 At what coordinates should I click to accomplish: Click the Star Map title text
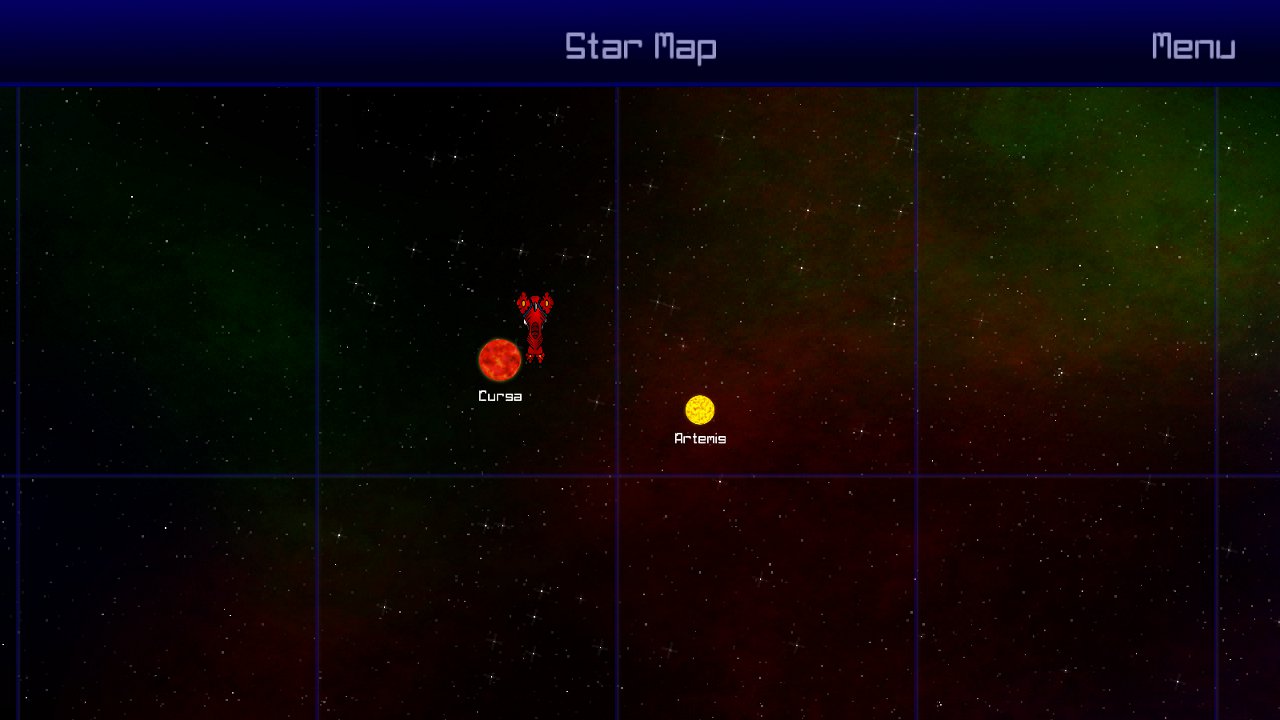coord(642,45)
